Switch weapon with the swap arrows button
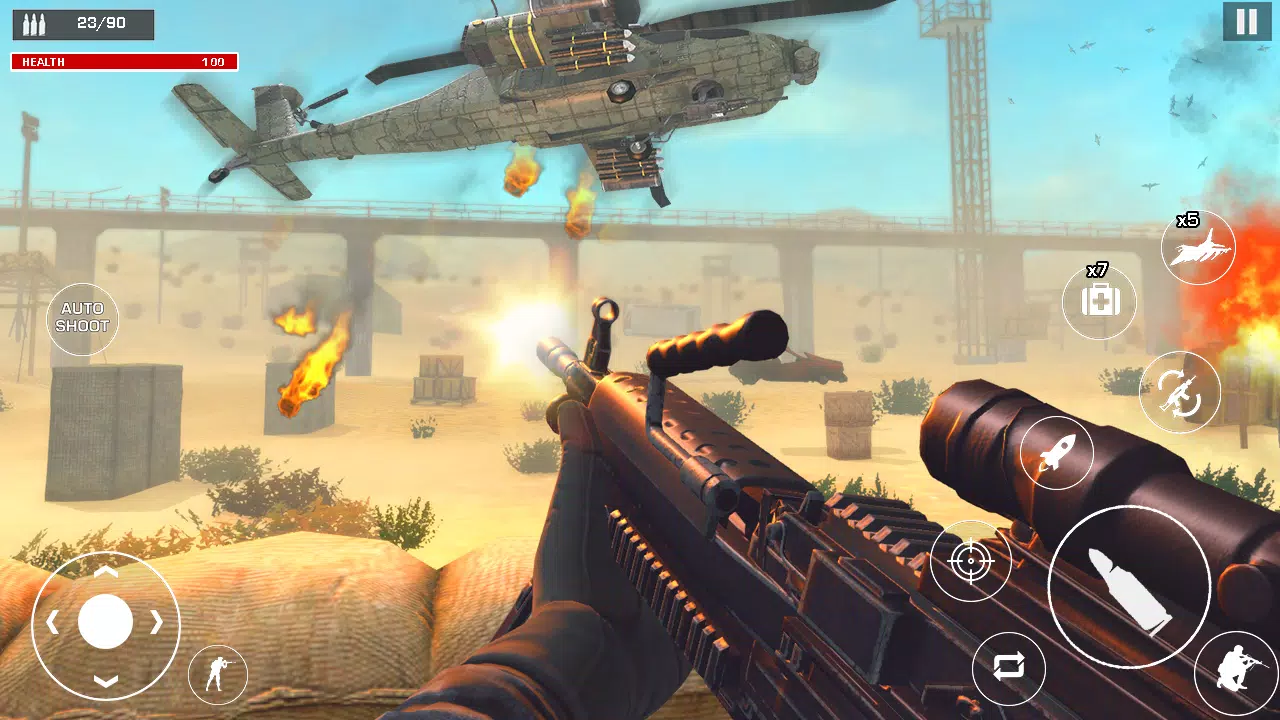 (x=1008, y=669)
